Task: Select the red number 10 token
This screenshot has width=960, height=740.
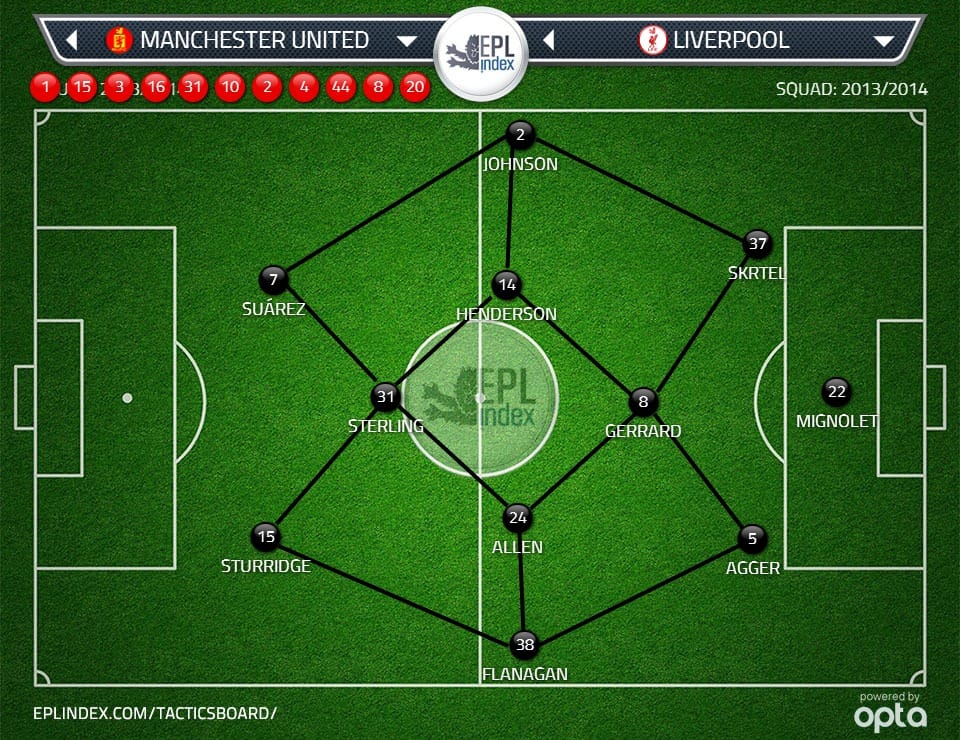Action: 230,87
